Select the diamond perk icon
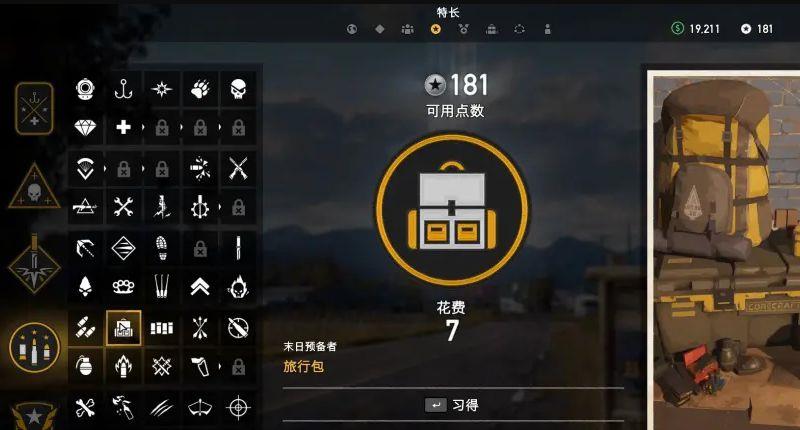The height and width of the screenshot is (430, 800). click(x=85, y=128)
